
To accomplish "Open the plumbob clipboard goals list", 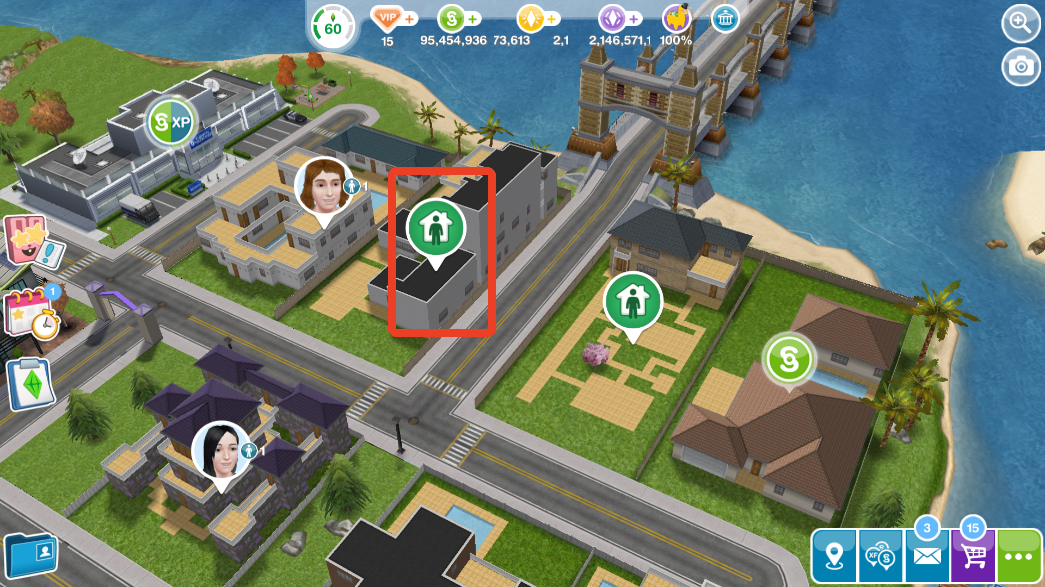I will (30, 384).
